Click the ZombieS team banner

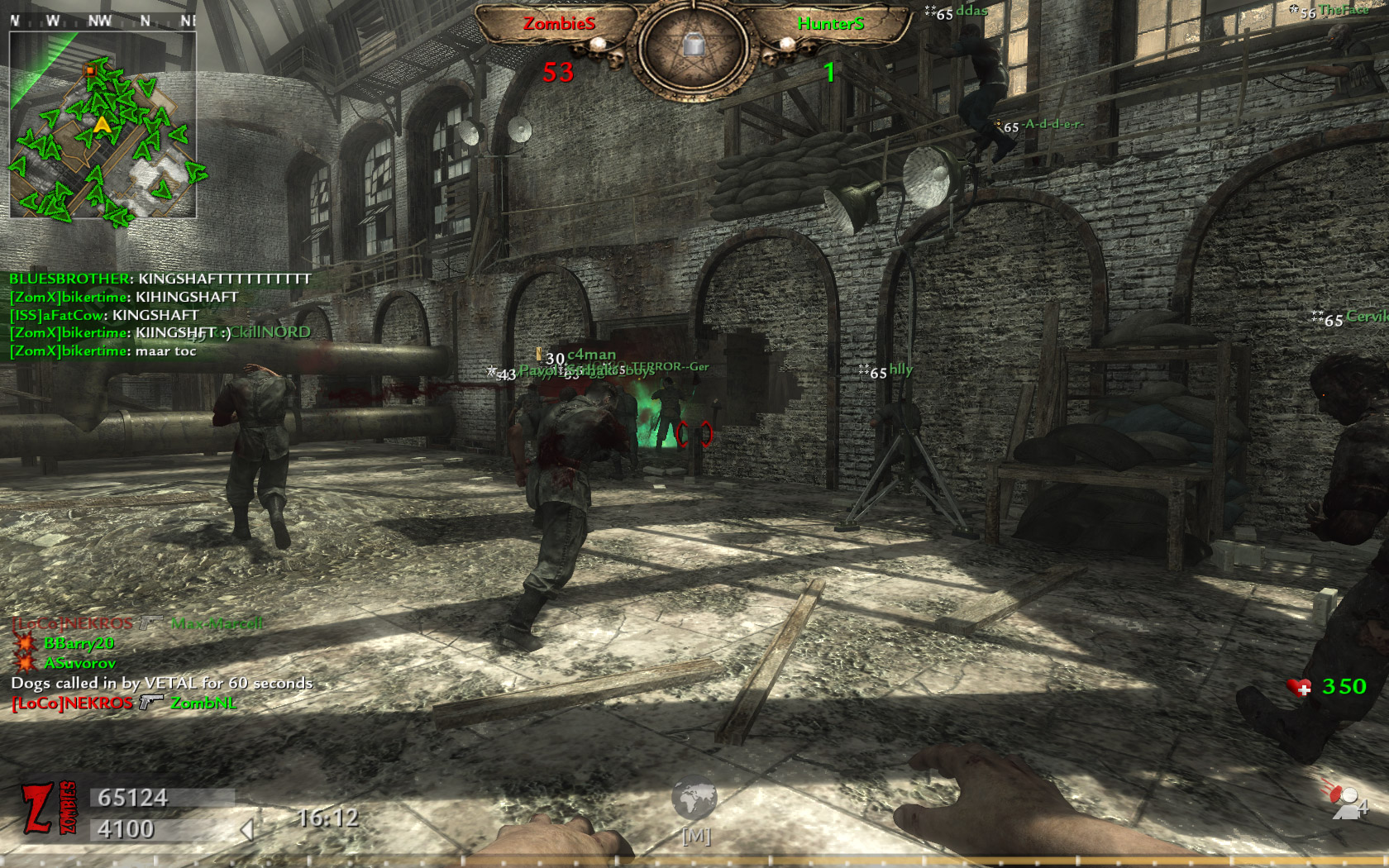pyautogui.click(x=559, y=25)
